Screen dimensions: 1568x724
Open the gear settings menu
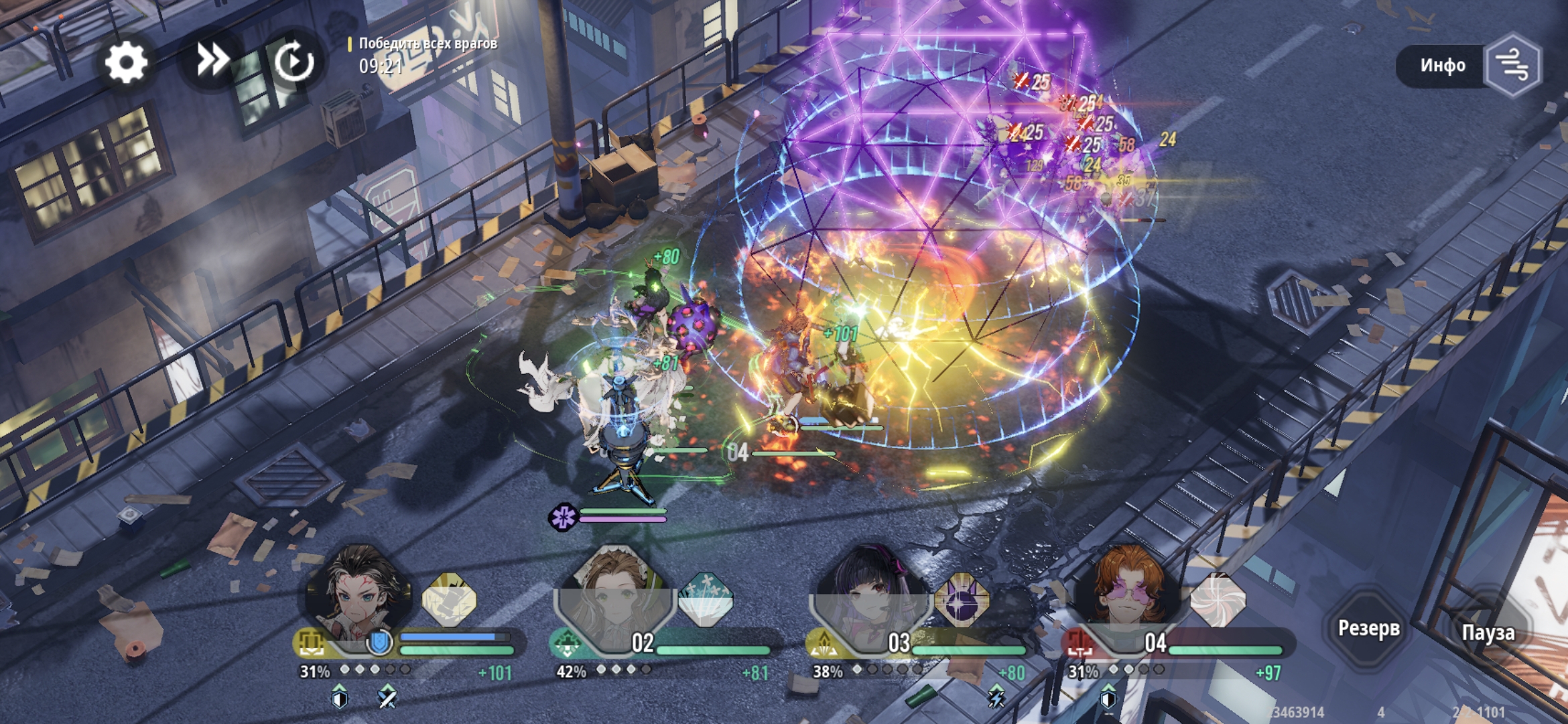(126, 63)
